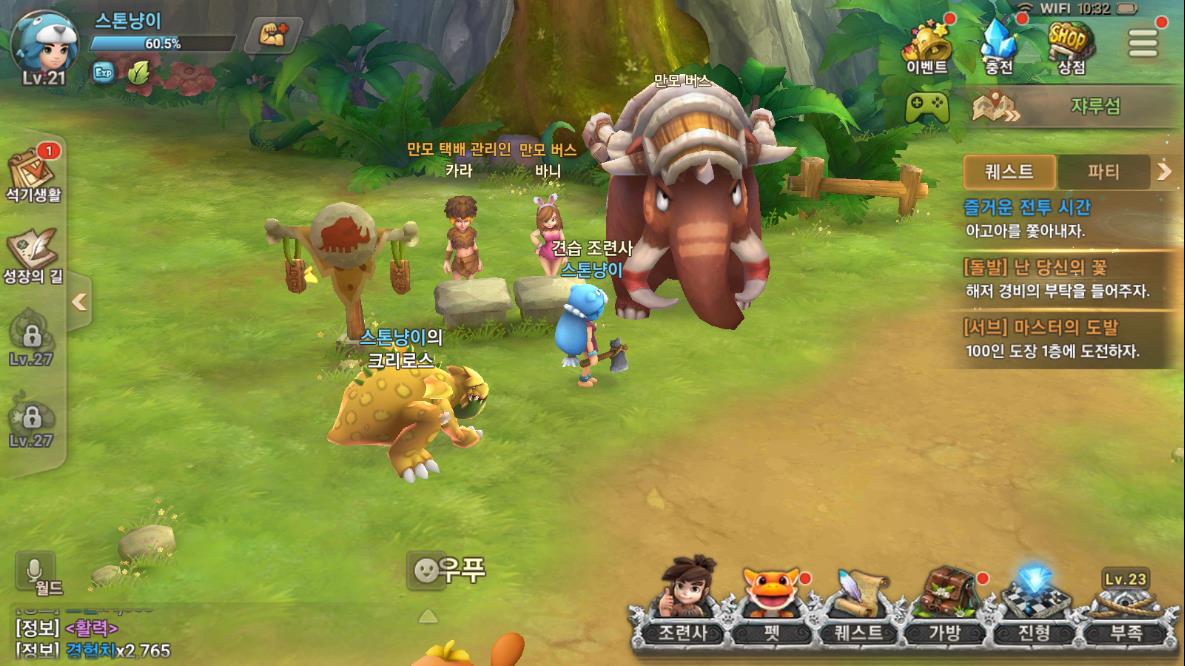Screen dimensions: 1185x666
Task: Open the 이벤트 event menu
Action: 926,47
